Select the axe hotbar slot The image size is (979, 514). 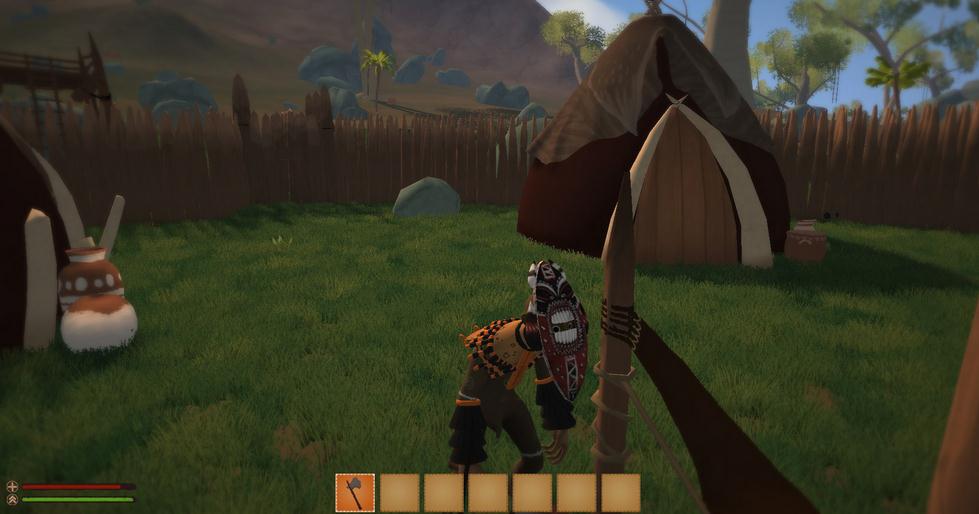click(355, 492)
